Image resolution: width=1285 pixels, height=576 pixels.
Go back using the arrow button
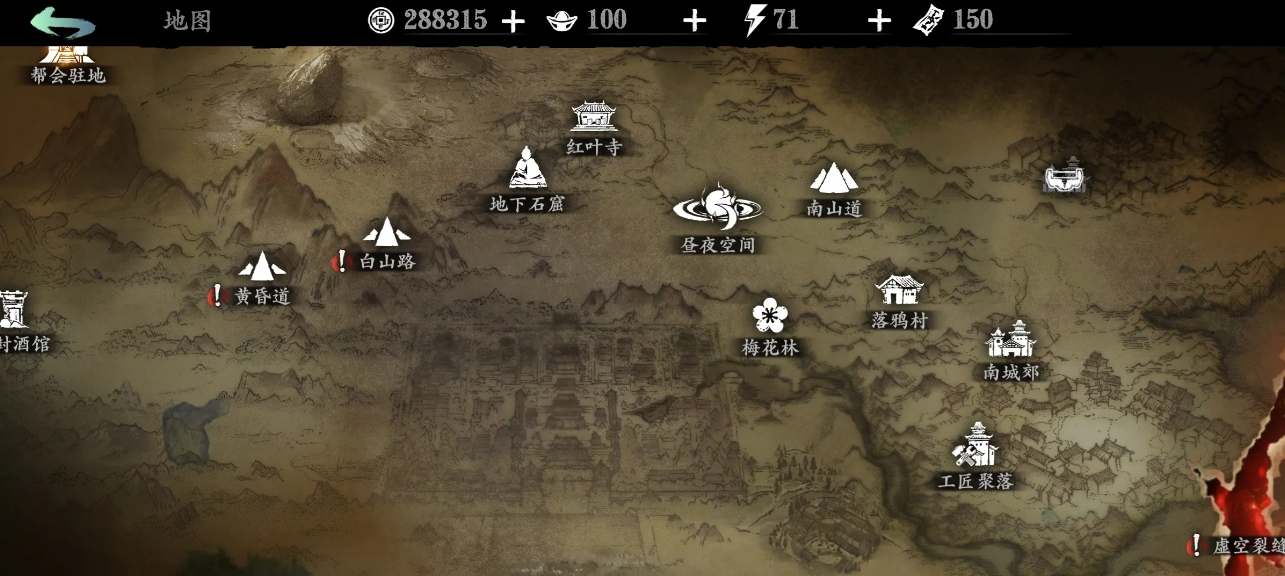62,21
